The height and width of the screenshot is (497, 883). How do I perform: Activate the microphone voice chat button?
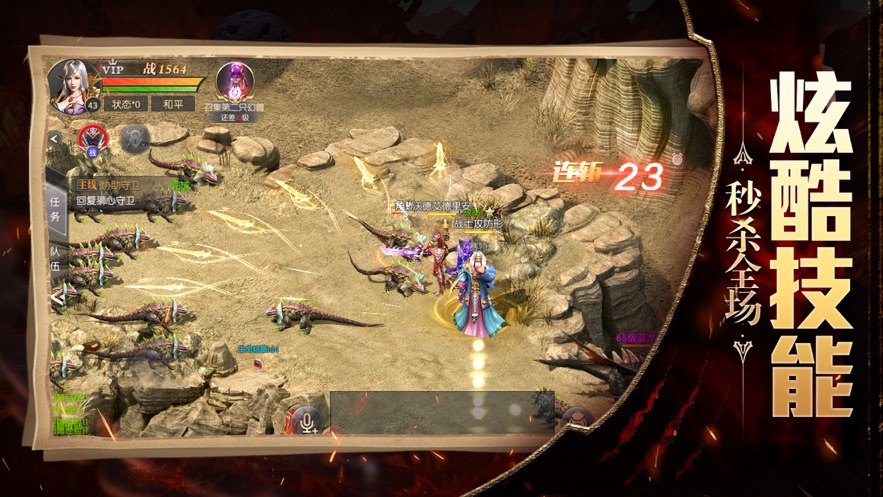pyautogui.click(x=305, y=420)
